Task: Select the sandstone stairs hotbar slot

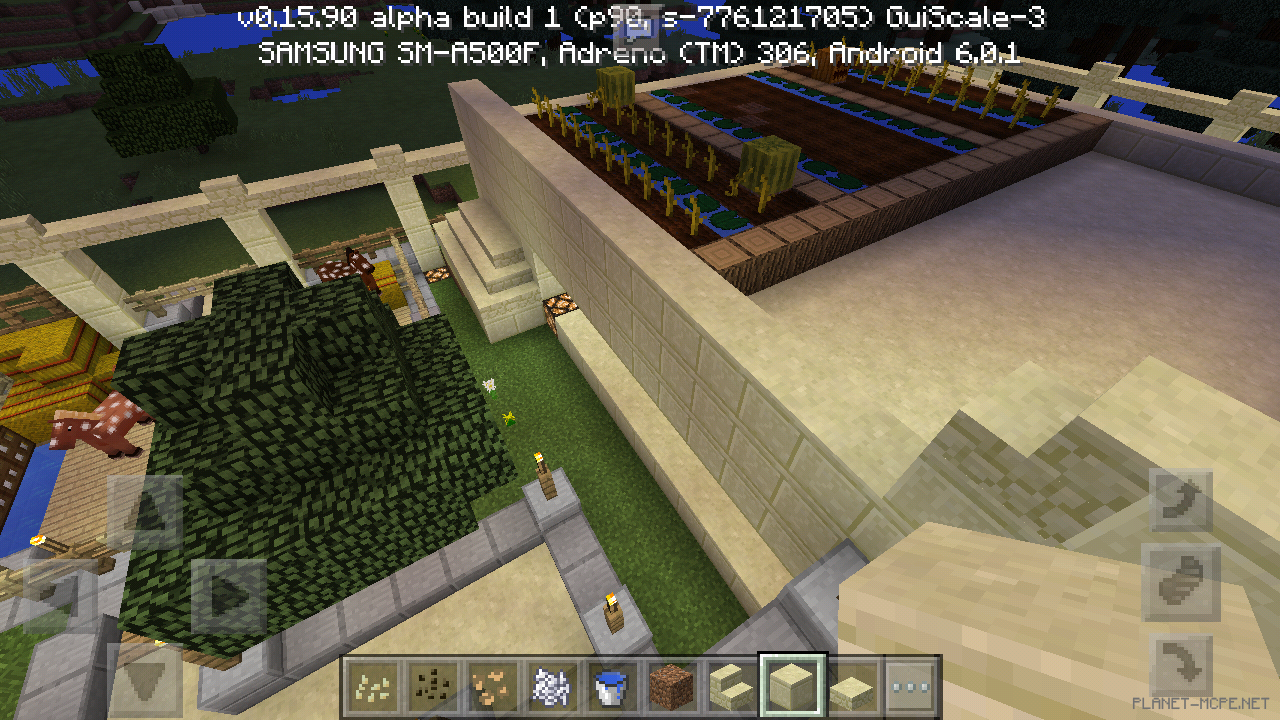Action: tap(729, 685)
